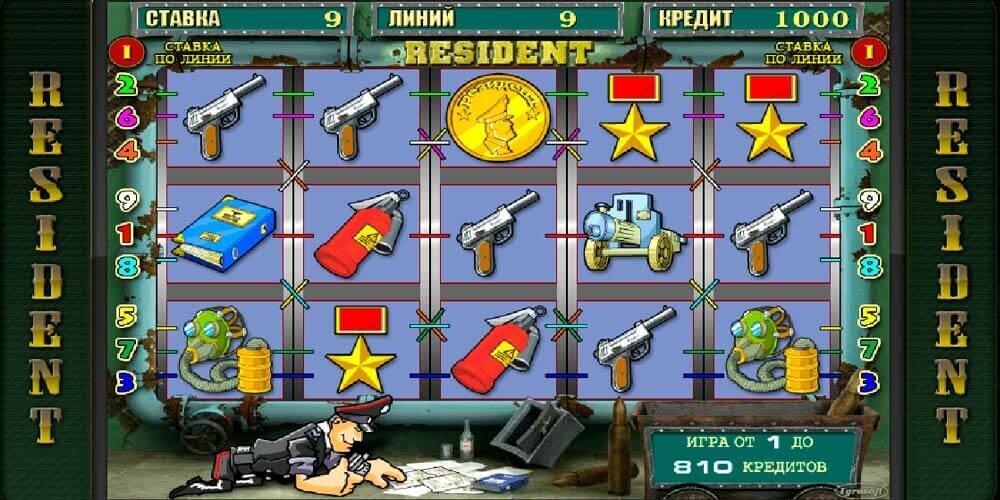Select yellow line 5 marker right of reels

[870, 318]
